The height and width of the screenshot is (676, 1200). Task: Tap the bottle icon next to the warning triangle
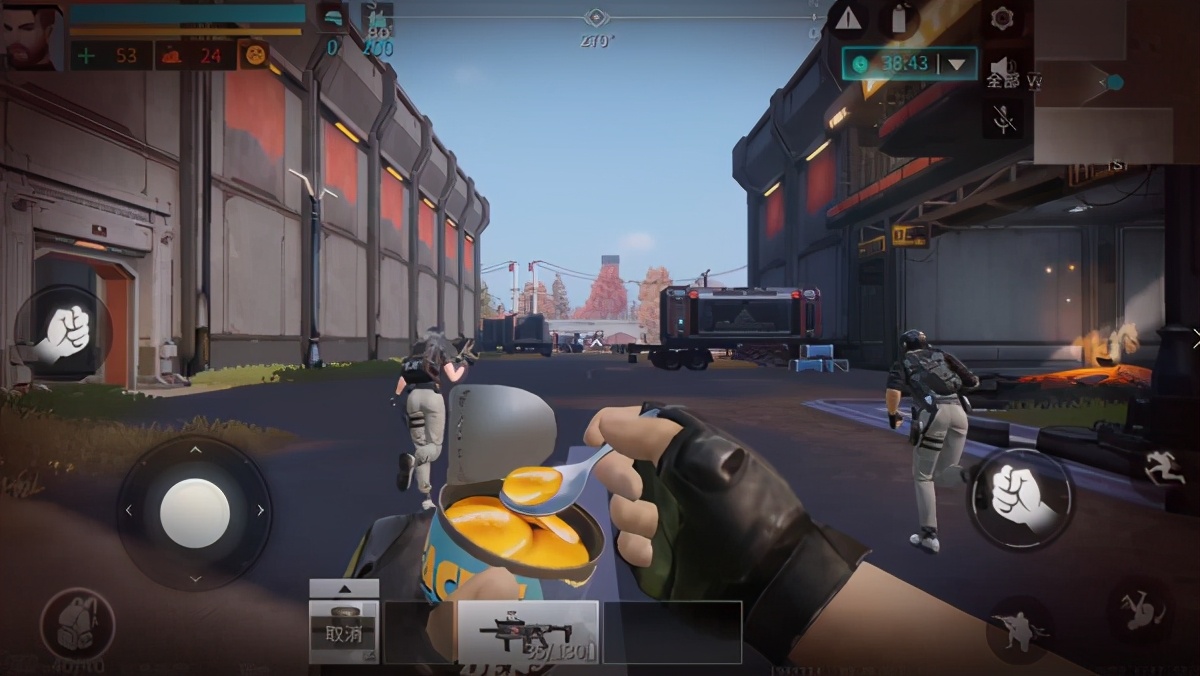coord(897,18)
